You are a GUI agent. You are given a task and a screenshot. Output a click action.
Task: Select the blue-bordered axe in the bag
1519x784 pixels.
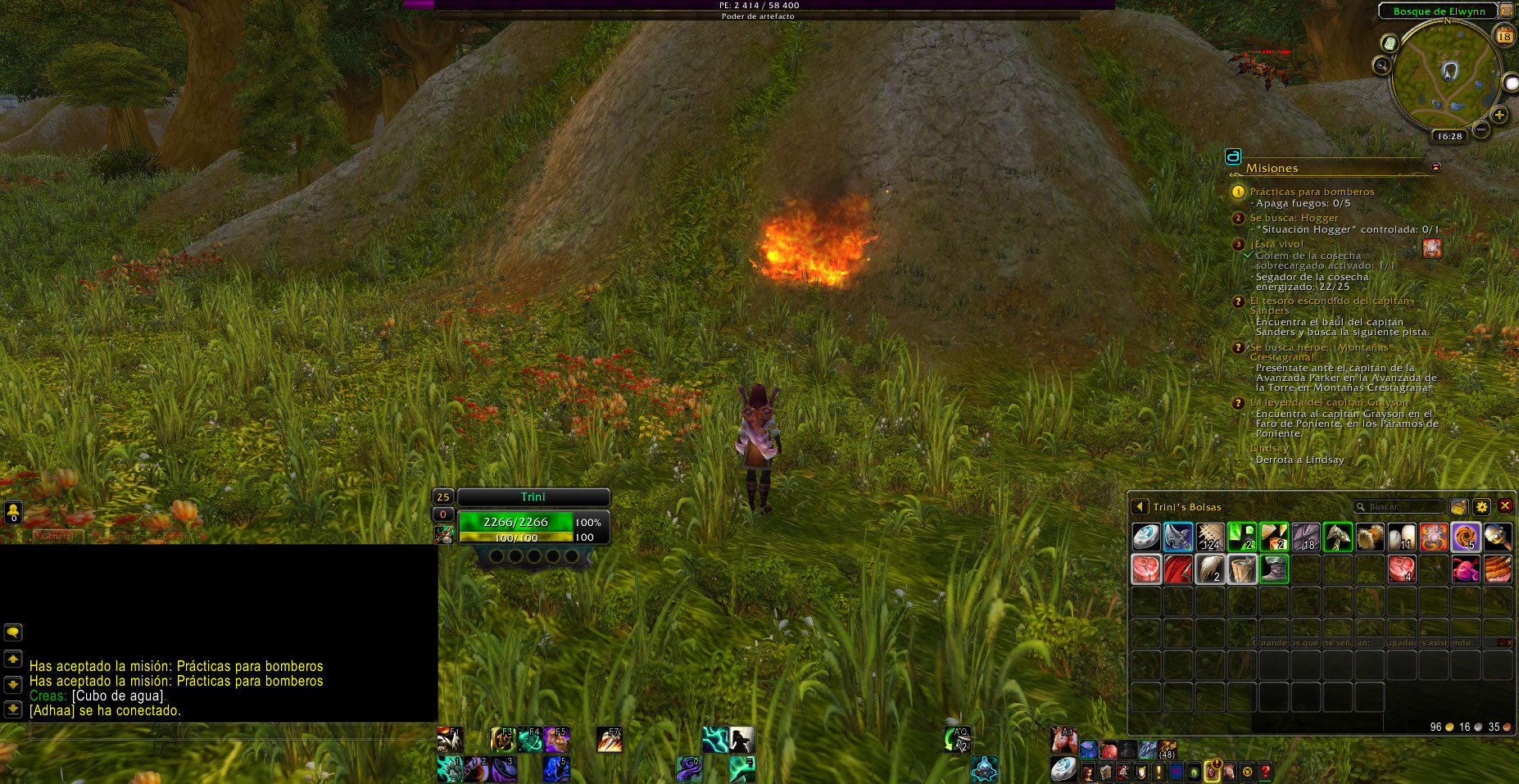pyautogui.click(x=1178, y=537)
